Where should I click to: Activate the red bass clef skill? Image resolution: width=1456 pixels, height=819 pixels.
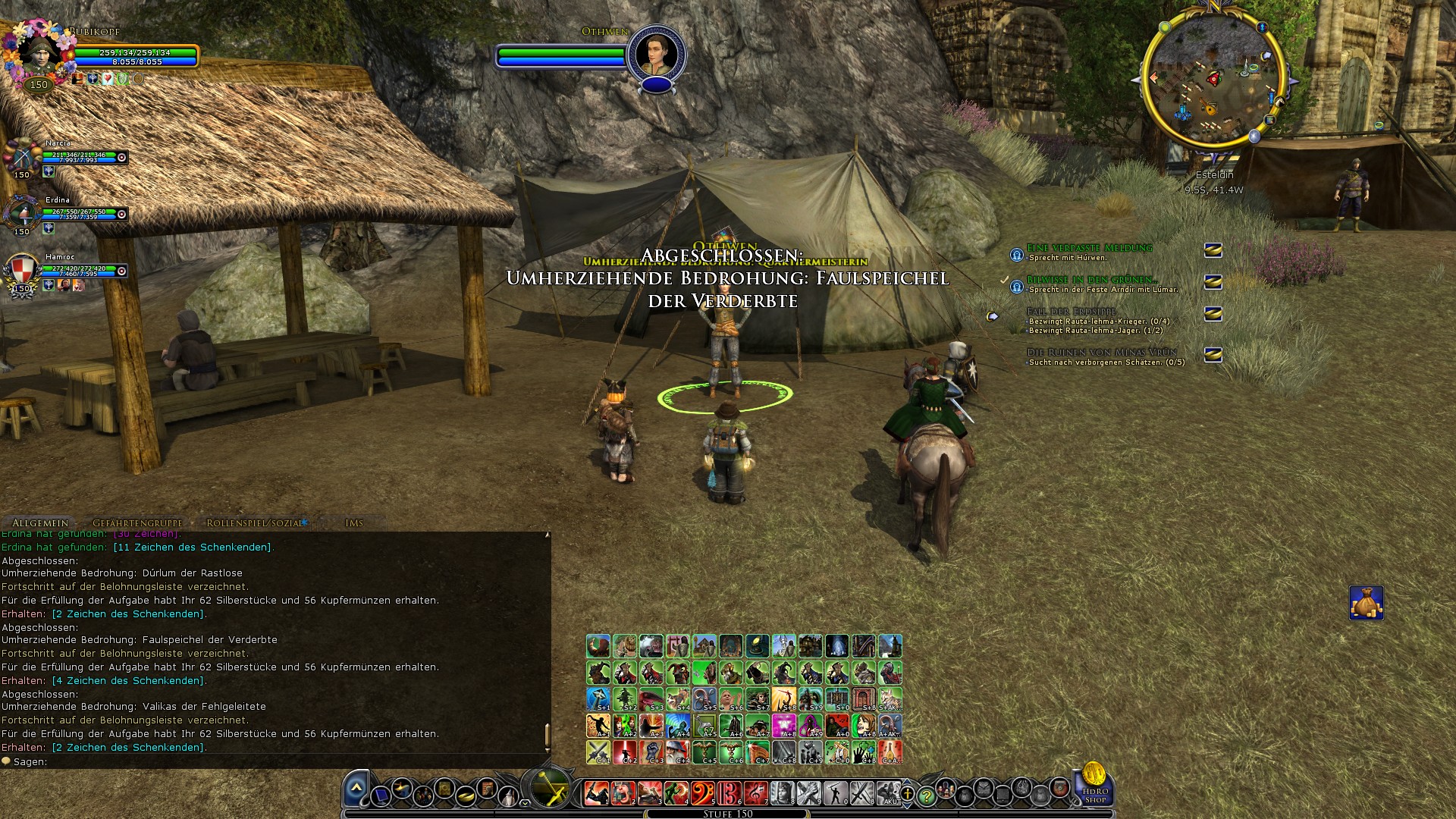[702, 793]
